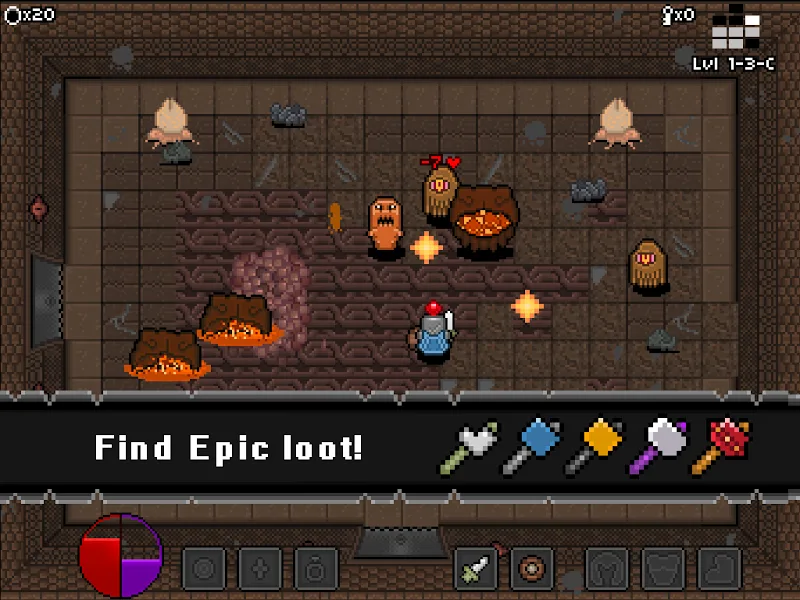Select the equipped sword weapon slot

click(476, 569)
